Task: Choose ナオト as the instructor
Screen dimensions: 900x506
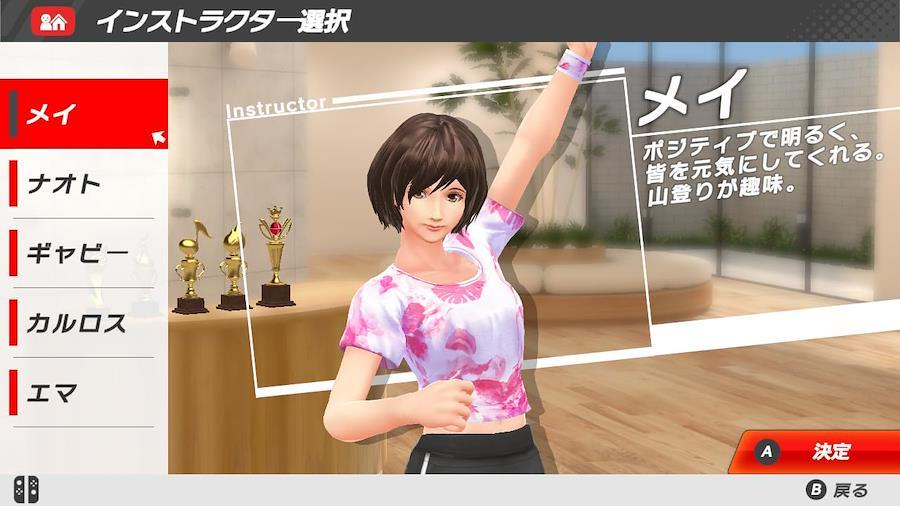Action: tap(80, 184)
